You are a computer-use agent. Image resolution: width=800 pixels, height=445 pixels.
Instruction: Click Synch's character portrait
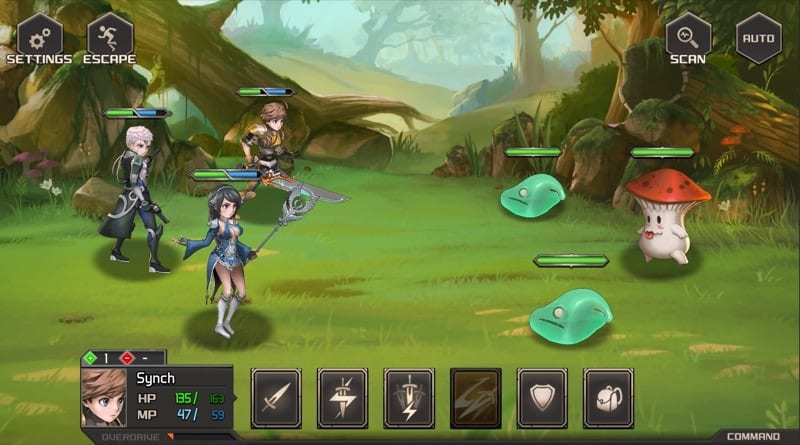coord(104,397)
